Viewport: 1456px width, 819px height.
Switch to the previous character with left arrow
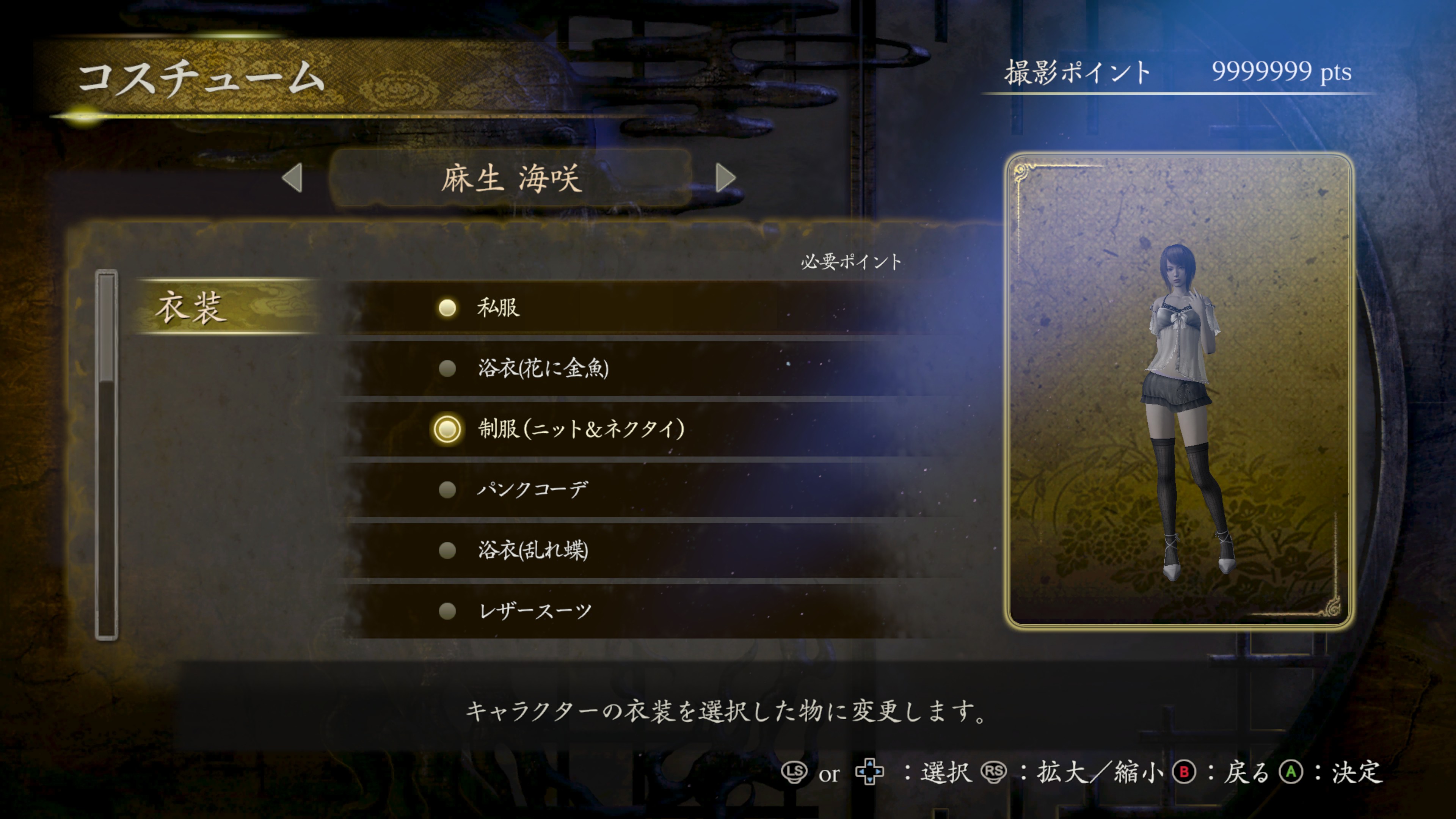[x=292, y=179]
